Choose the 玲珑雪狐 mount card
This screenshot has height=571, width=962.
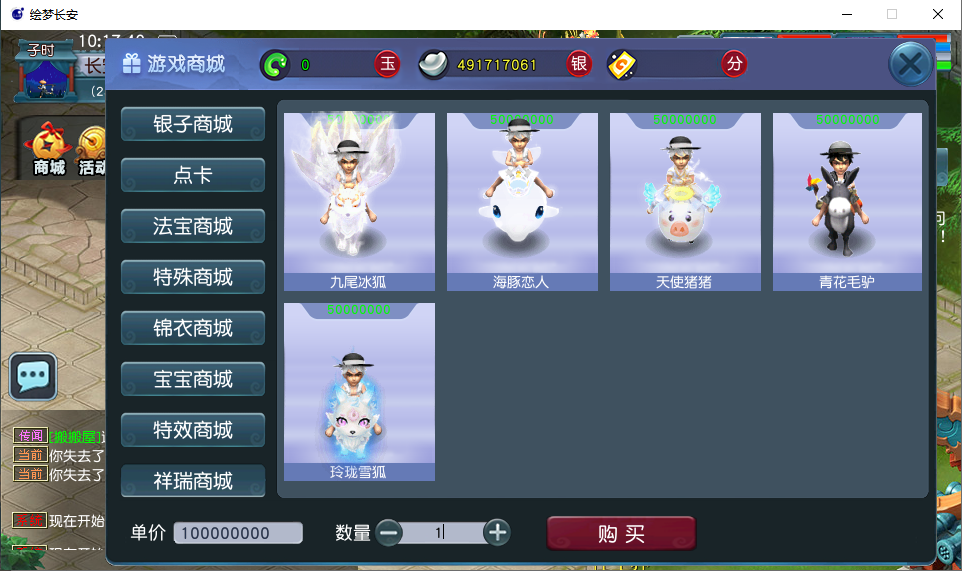click(359, 391)
